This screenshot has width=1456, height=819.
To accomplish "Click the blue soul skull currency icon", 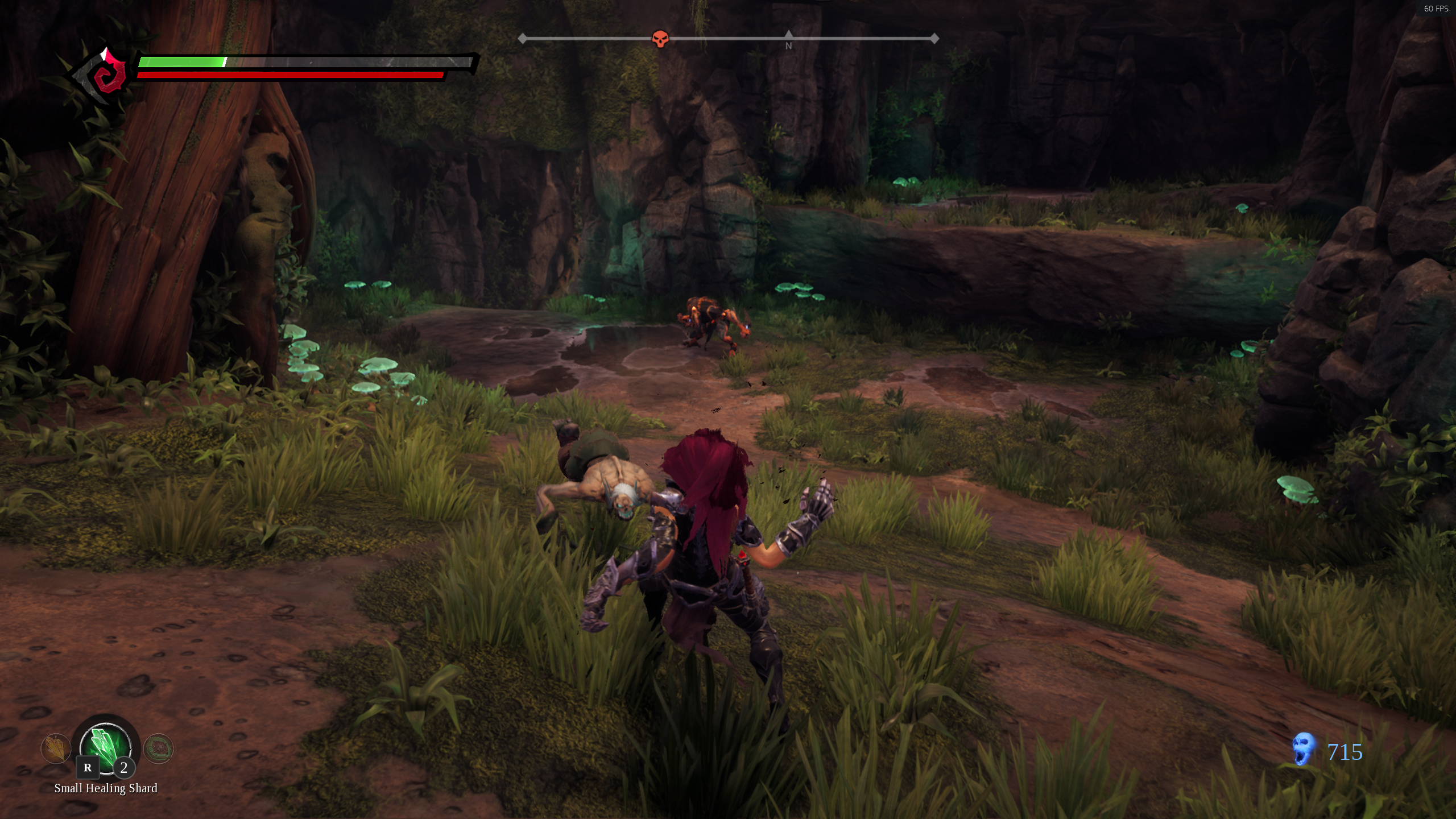I will coord(1303,748).
